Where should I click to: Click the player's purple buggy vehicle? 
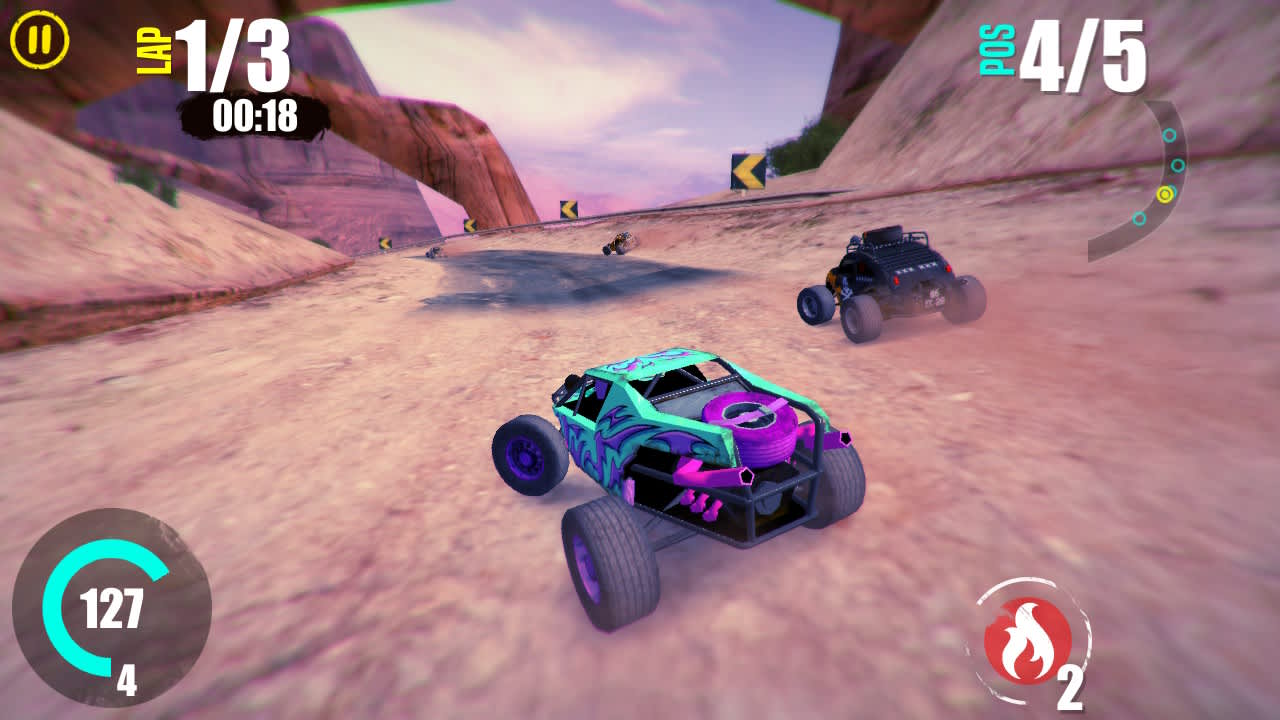pos(690,470)
